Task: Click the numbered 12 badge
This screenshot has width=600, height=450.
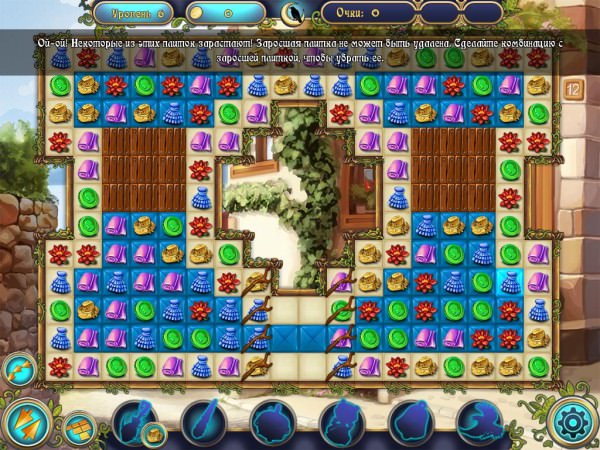Action: [x=574, y=87]
